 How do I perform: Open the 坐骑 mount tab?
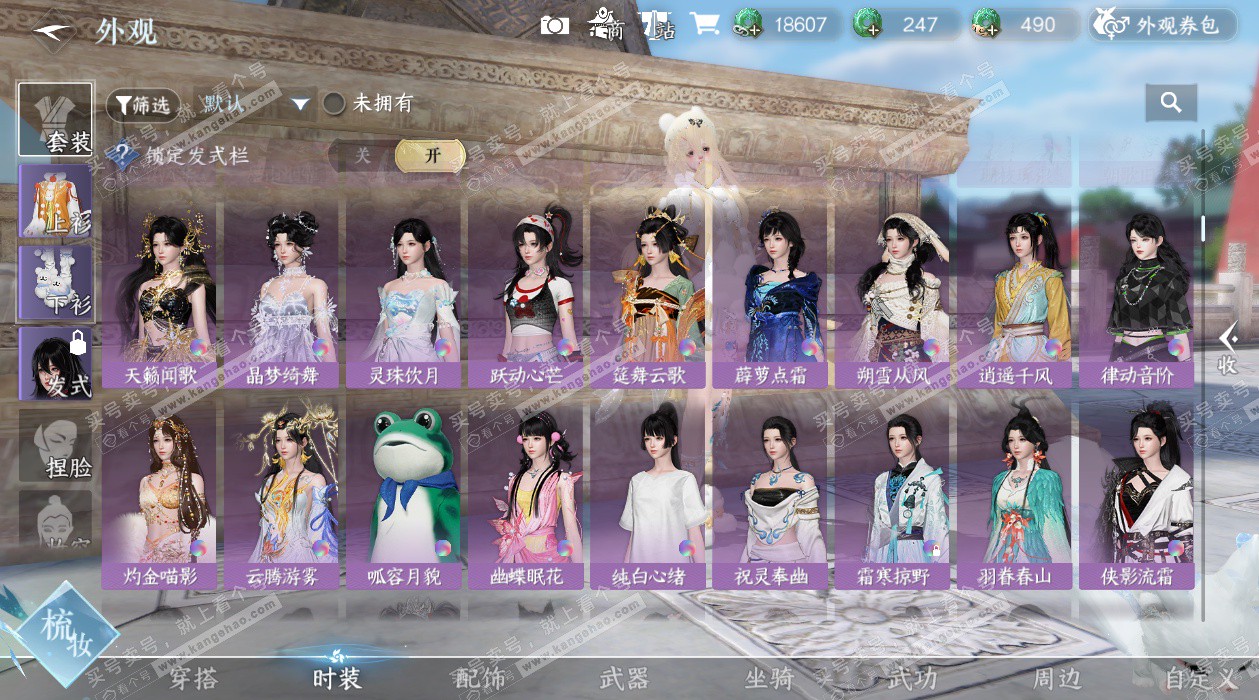(x=769, y=678)
